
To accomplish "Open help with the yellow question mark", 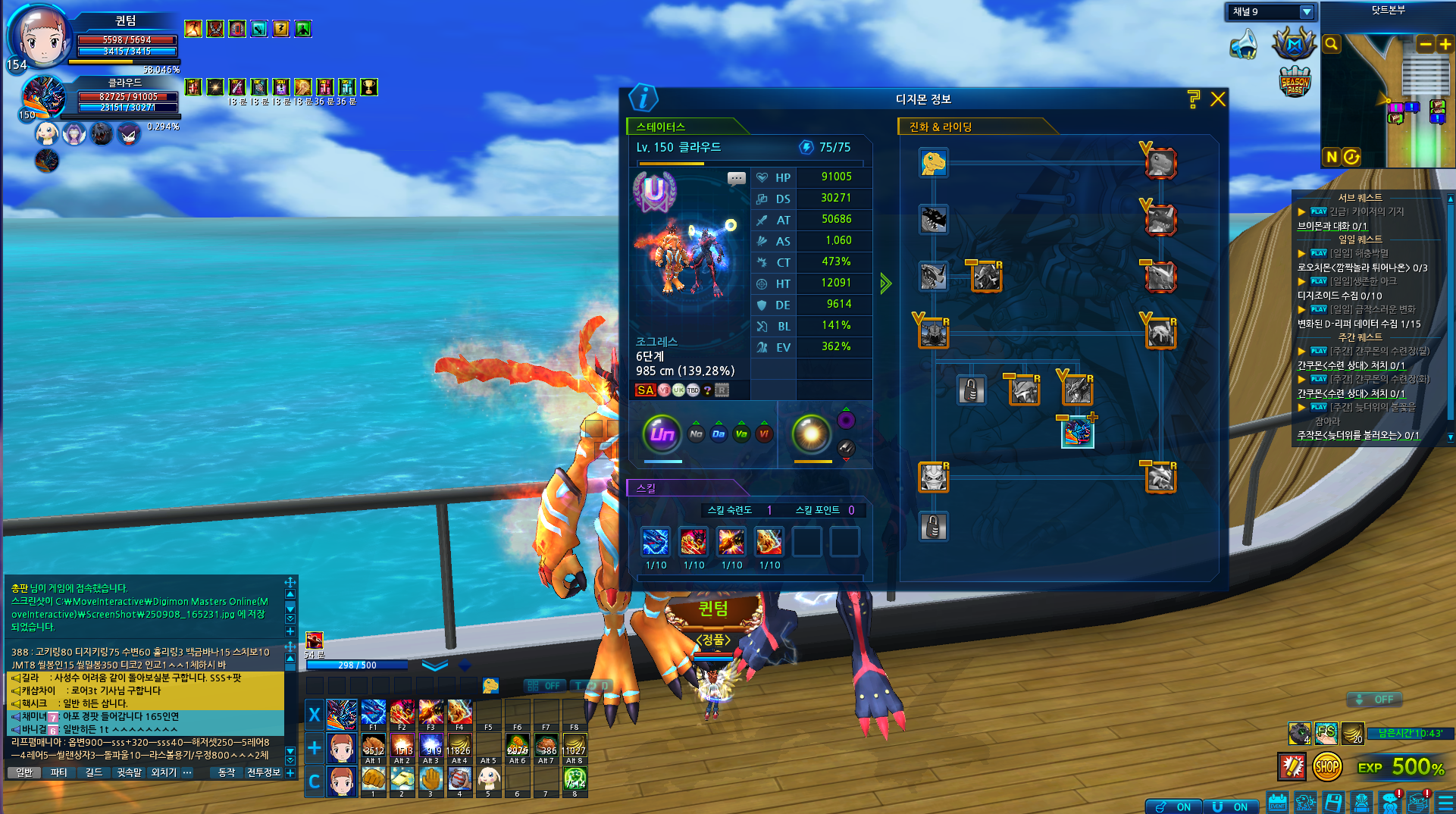I will tap(1194, 99).
